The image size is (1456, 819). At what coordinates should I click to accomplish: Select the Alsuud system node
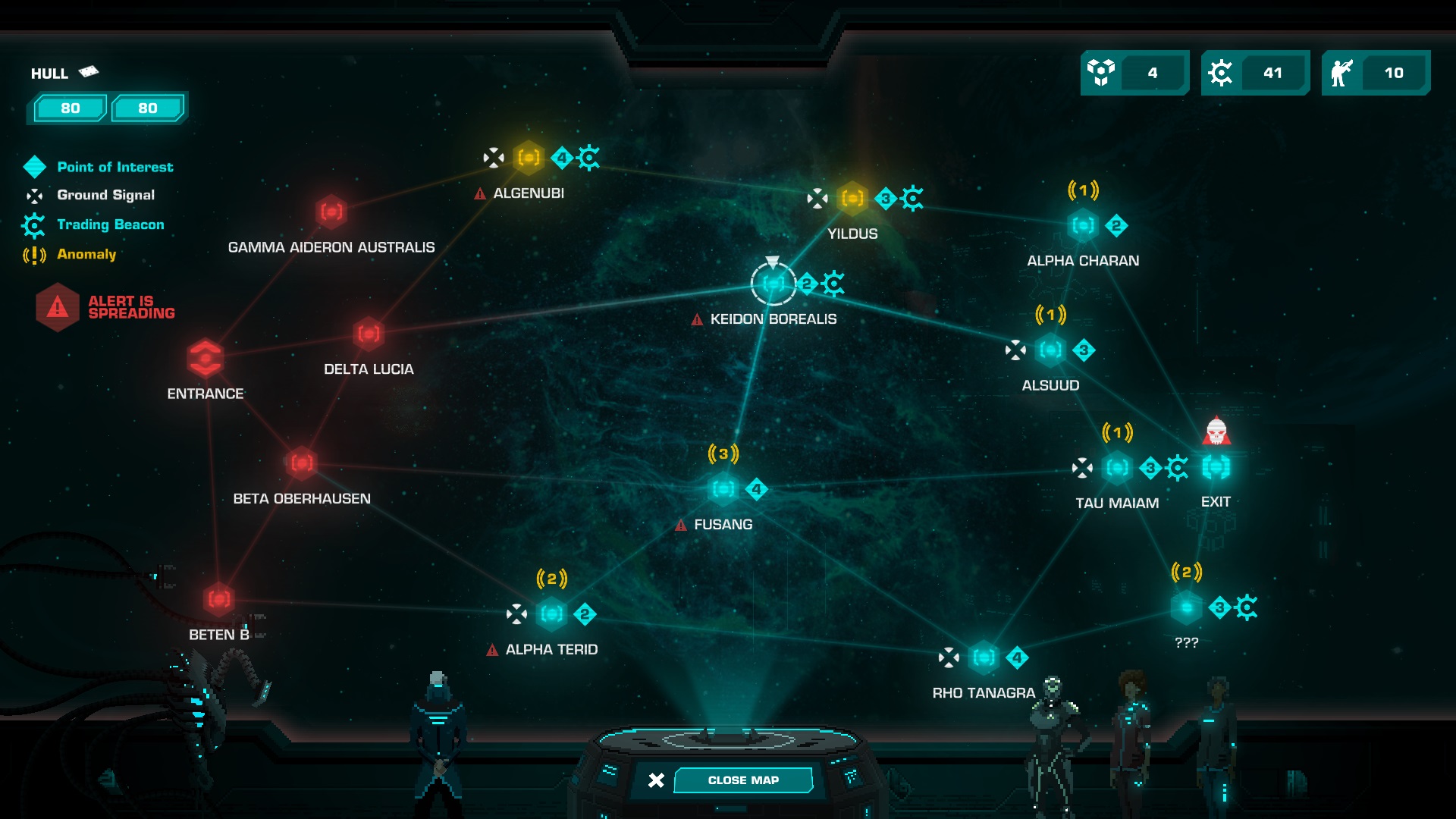coord(1050,350)
